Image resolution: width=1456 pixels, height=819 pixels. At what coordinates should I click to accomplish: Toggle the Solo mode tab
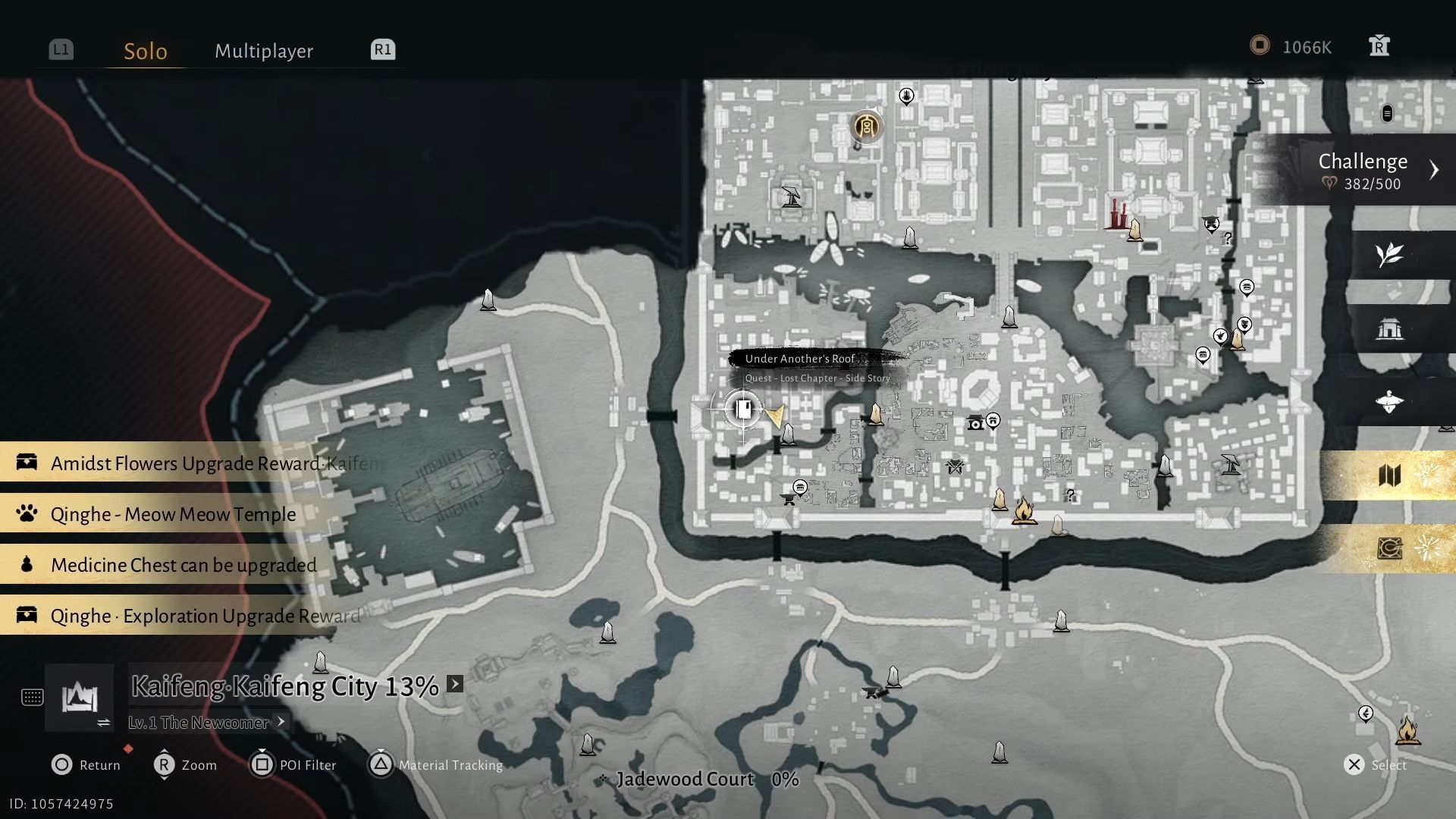(144, 51)
